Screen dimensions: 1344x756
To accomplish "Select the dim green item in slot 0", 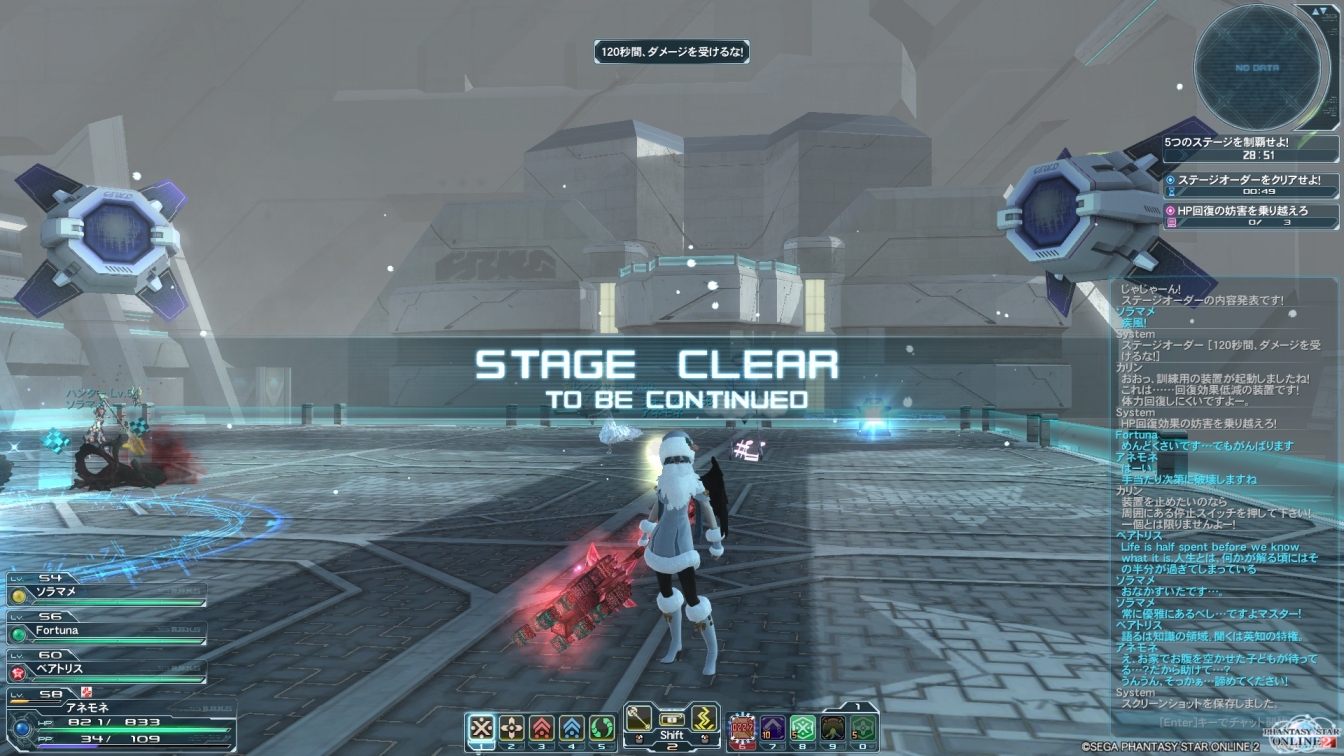I will point(863,727).
